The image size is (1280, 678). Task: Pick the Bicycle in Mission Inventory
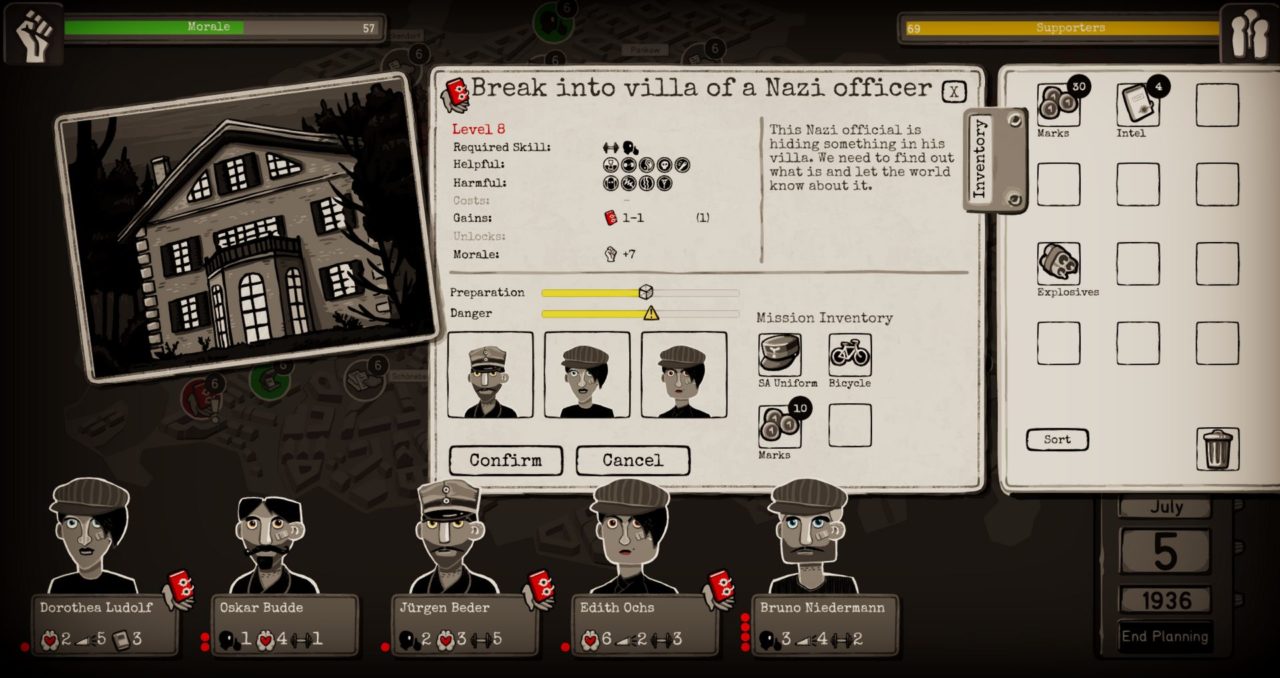point(850,355)
